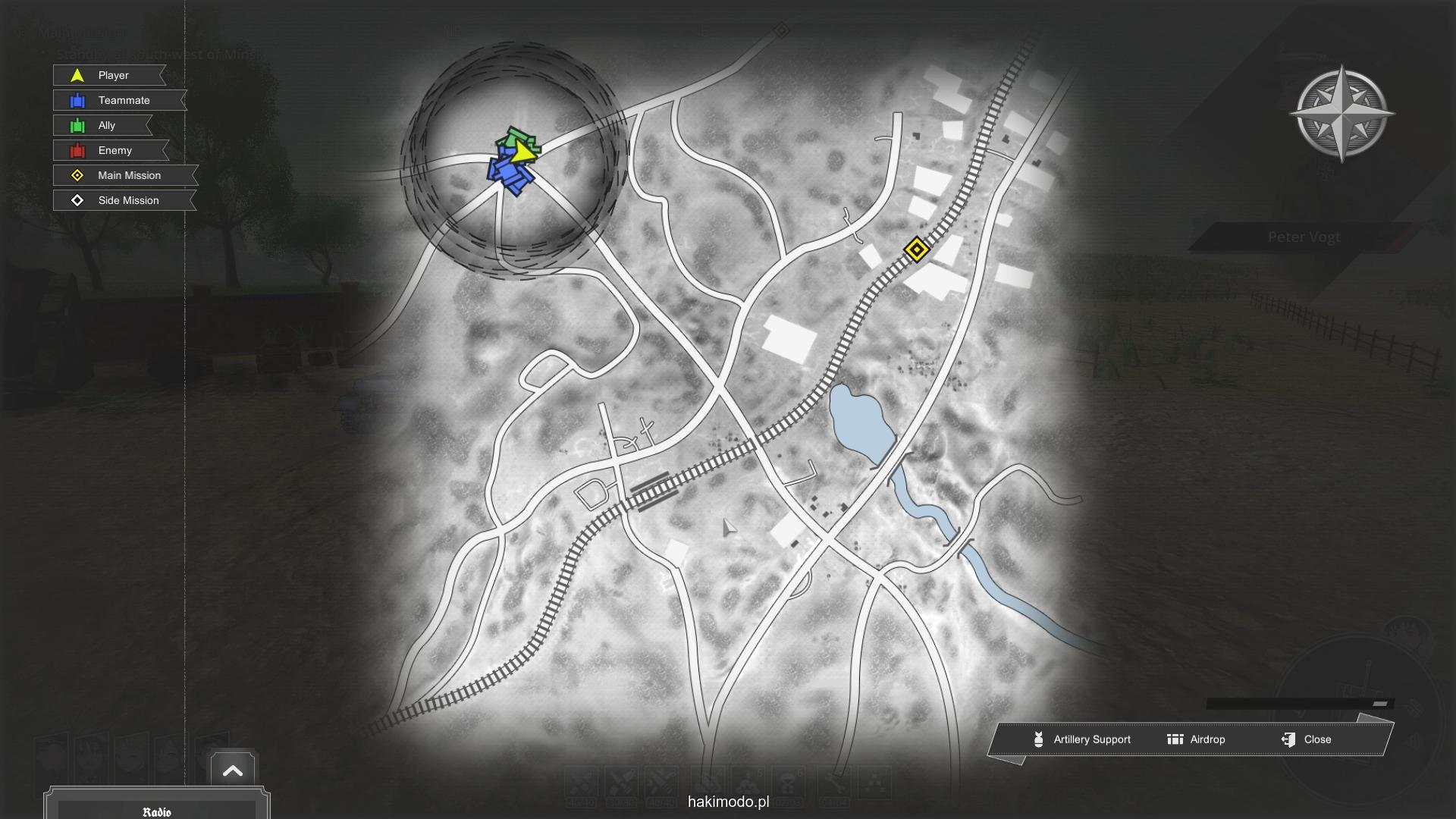Request an Airdrop
This screenshot has height=819, width=1456.
[1197, 739]
